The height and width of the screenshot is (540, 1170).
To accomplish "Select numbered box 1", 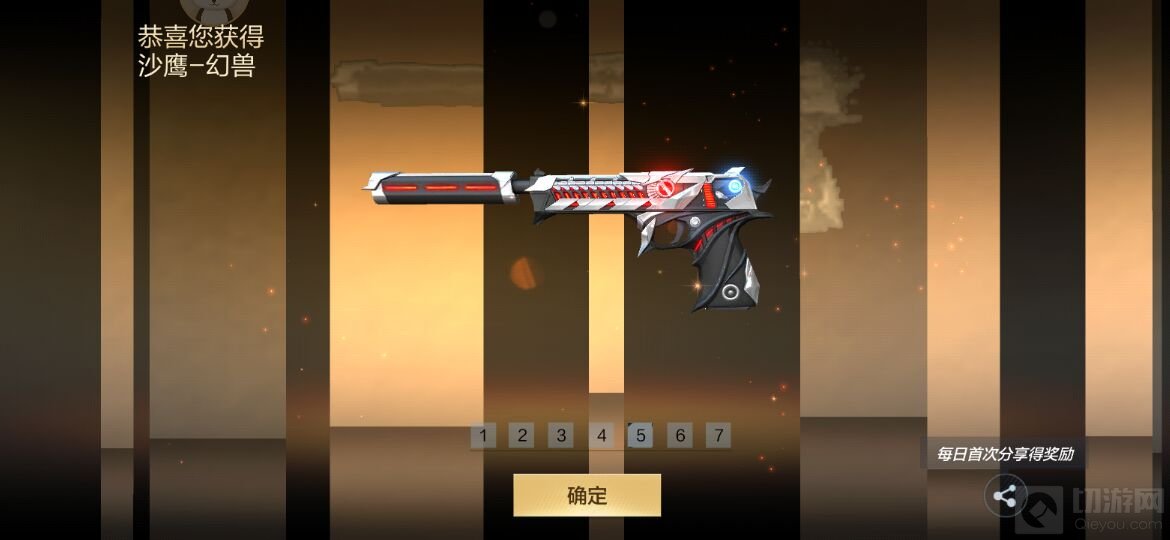I will pos(483,435).
